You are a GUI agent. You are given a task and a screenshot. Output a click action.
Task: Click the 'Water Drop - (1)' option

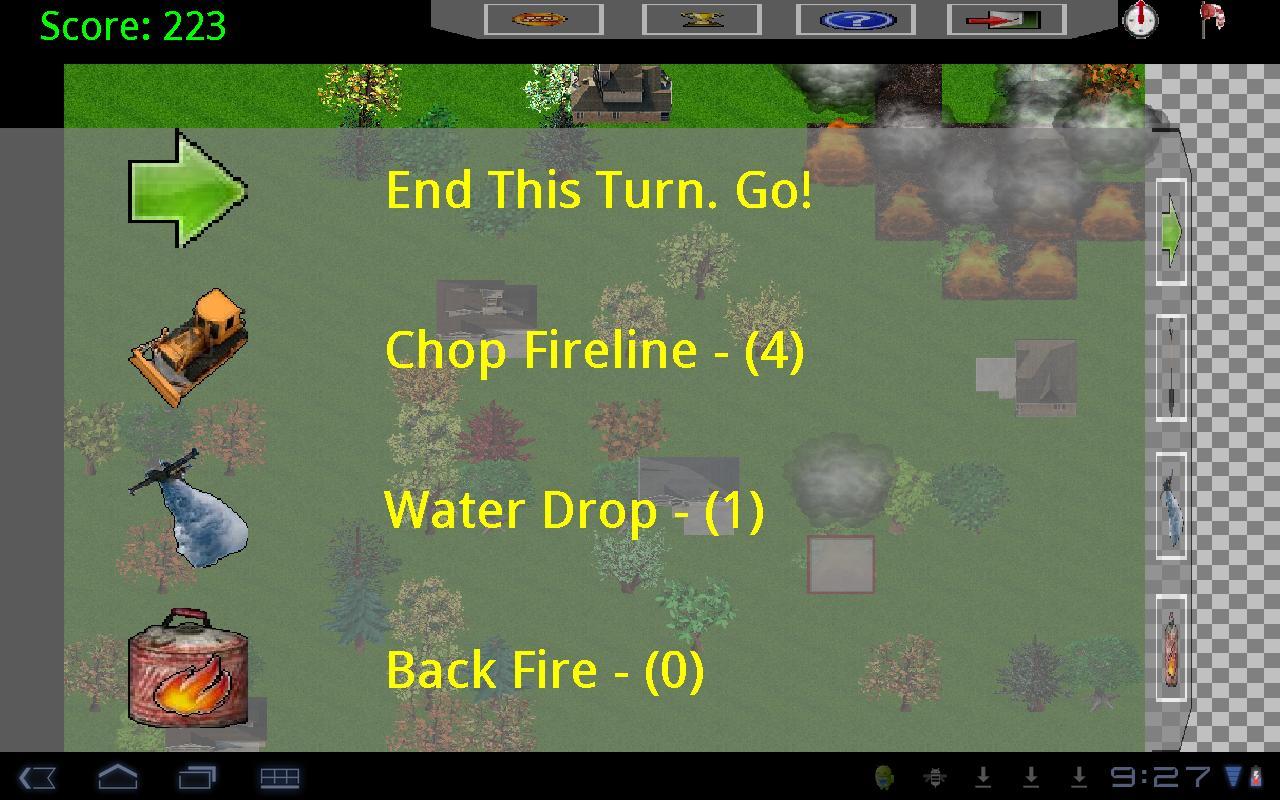point(577,510)
